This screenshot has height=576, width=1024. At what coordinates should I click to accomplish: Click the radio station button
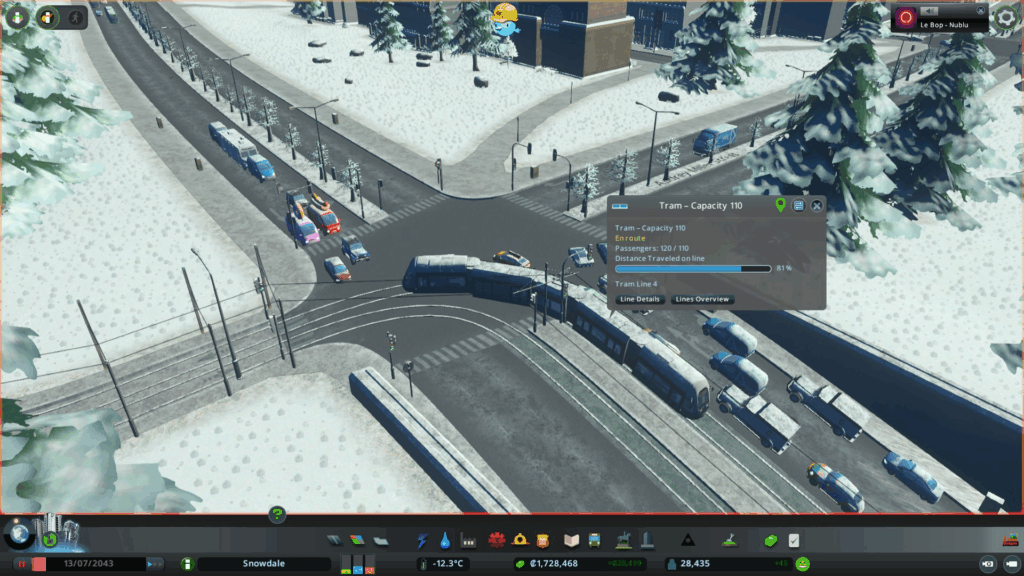[x=906, y=18]
